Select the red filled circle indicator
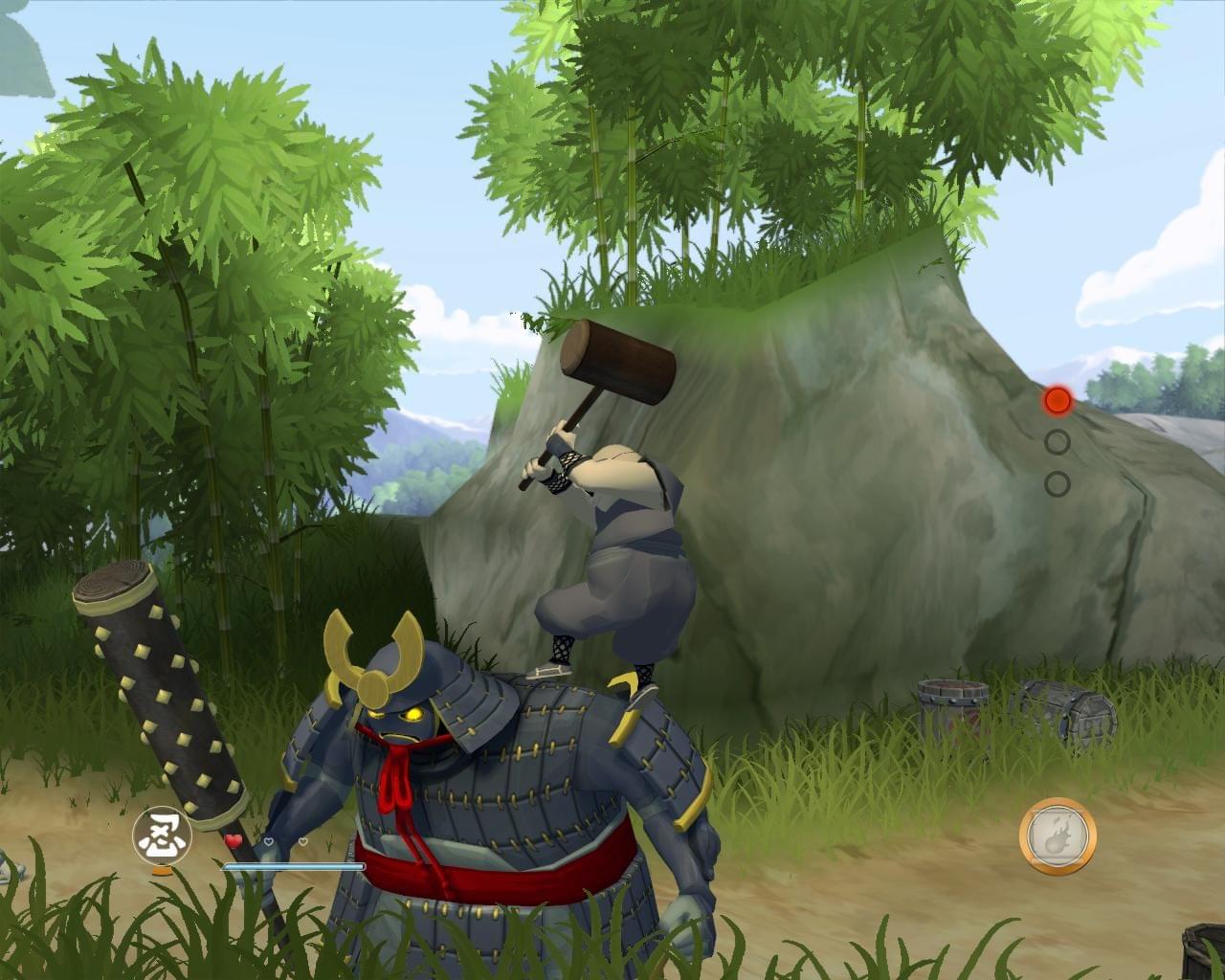The height and width of the screenshot is (980, 1225). [1057, 400]
